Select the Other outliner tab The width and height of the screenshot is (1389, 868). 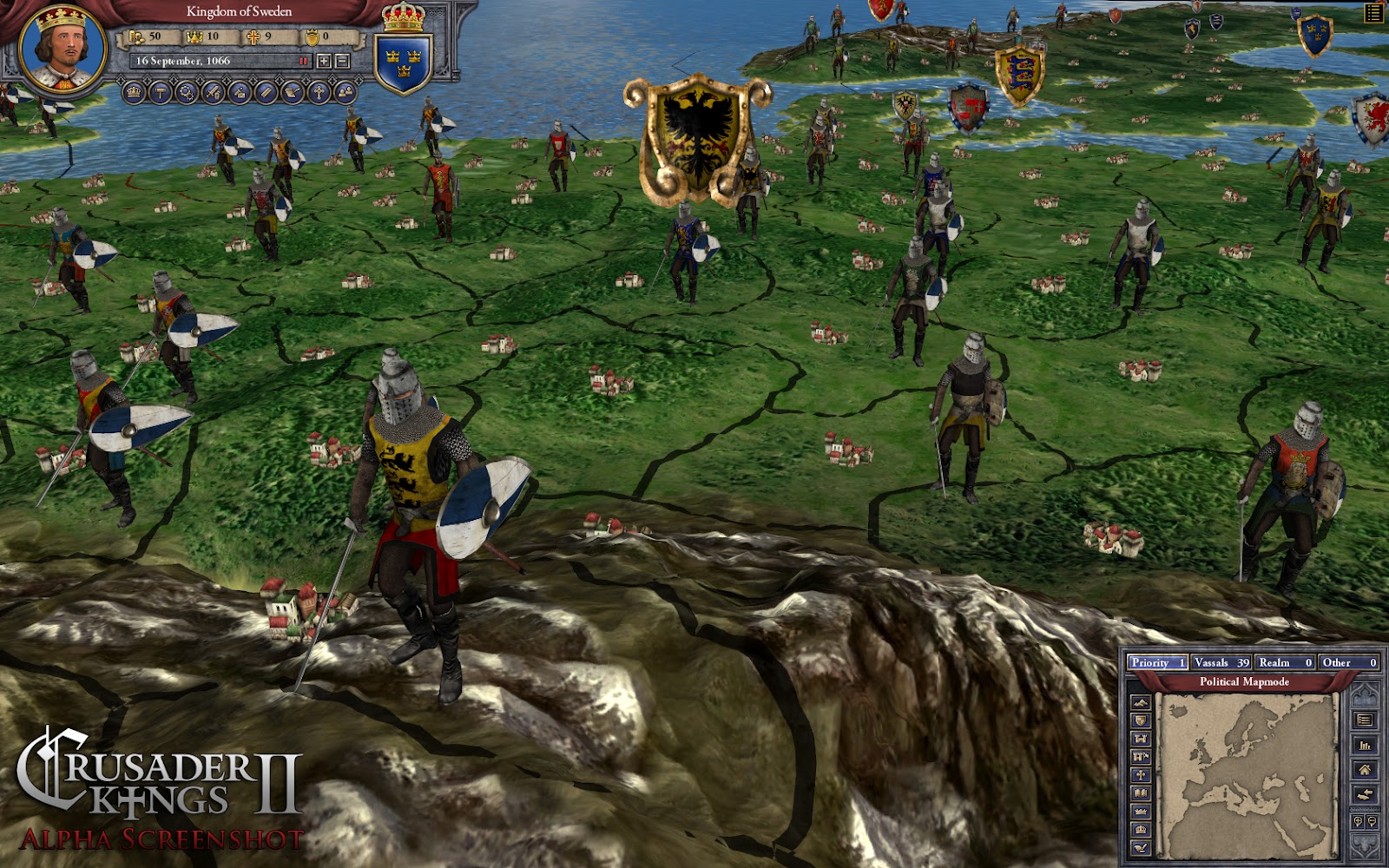click(x=1349, y=663)
